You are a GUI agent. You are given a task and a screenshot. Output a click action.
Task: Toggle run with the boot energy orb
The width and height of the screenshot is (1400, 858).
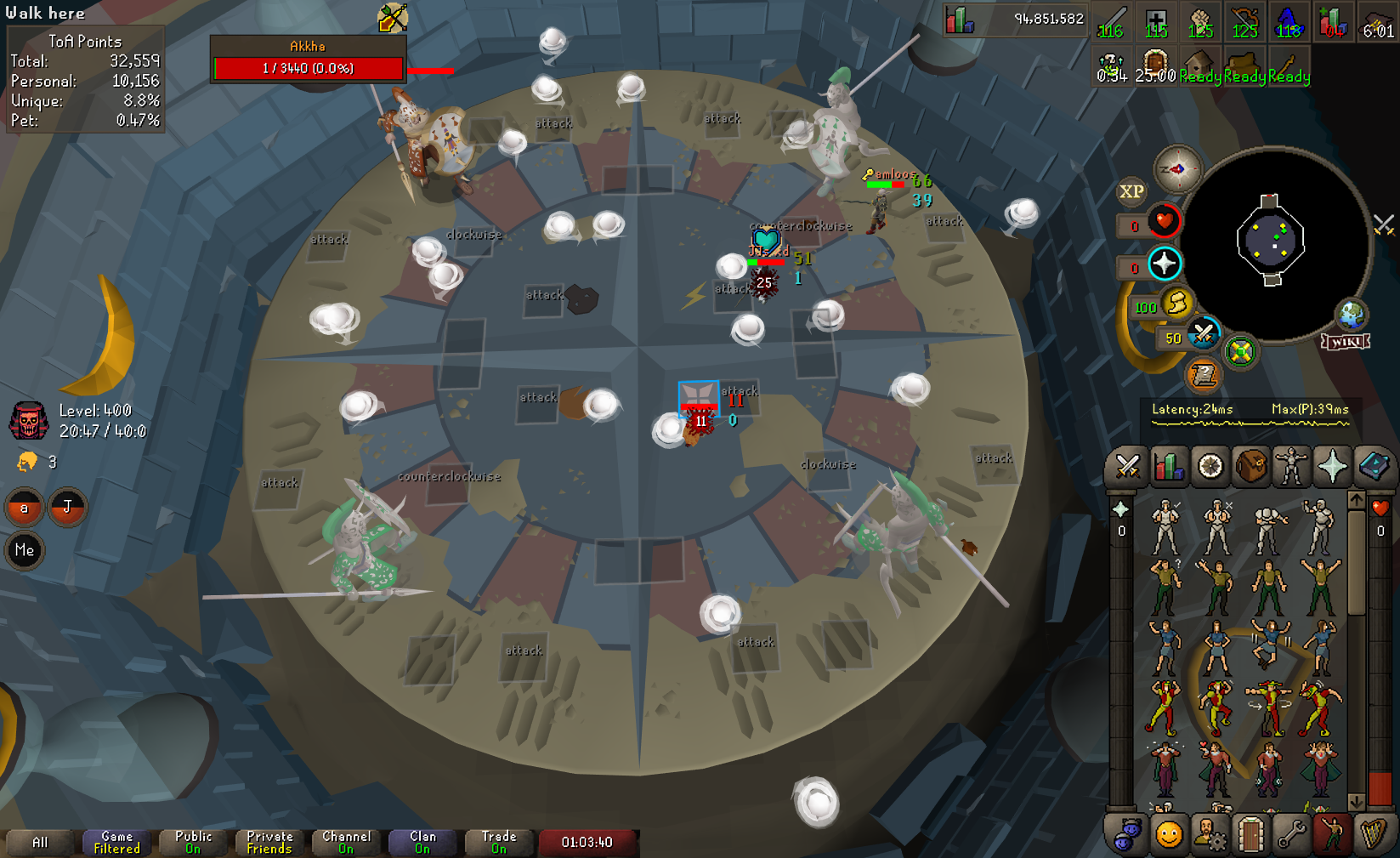pyautogui.click(x=1177, y=303)
